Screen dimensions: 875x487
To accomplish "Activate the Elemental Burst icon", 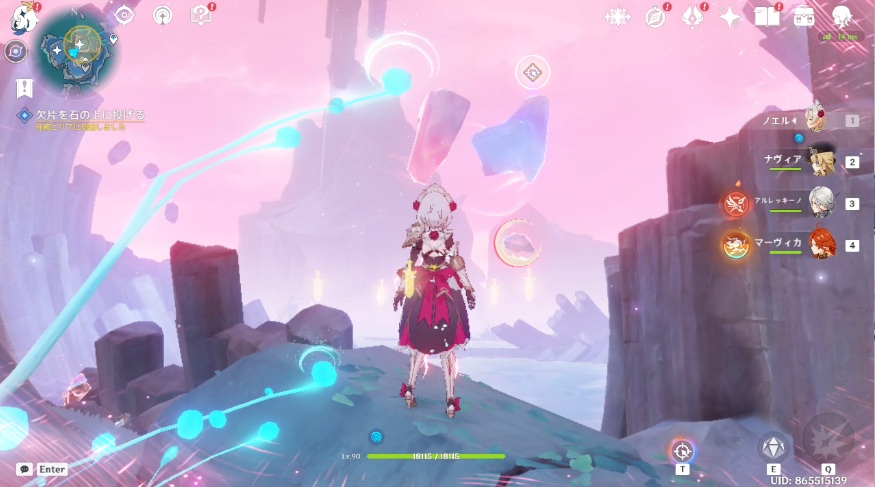I will tap(828, 440).
